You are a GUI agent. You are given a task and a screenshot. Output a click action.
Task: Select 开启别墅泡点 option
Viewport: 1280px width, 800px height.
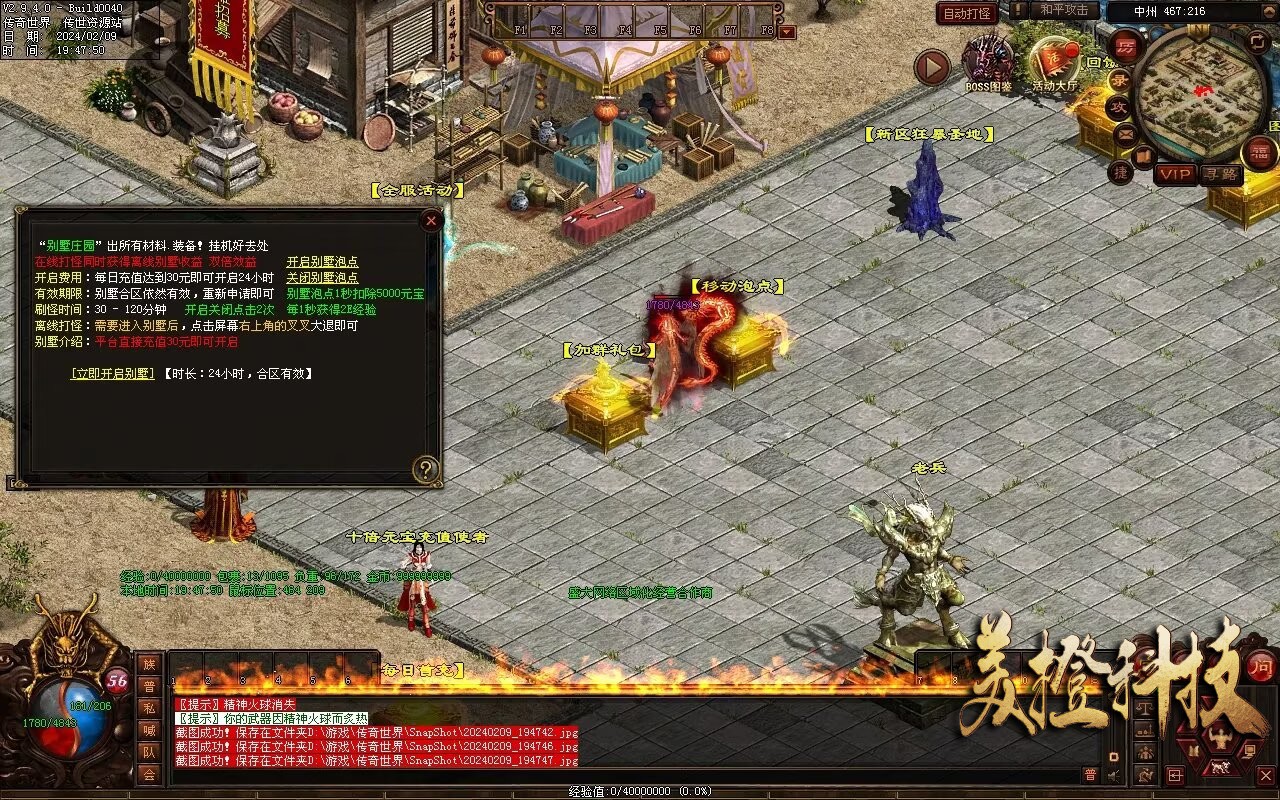(x=322, y=262)
